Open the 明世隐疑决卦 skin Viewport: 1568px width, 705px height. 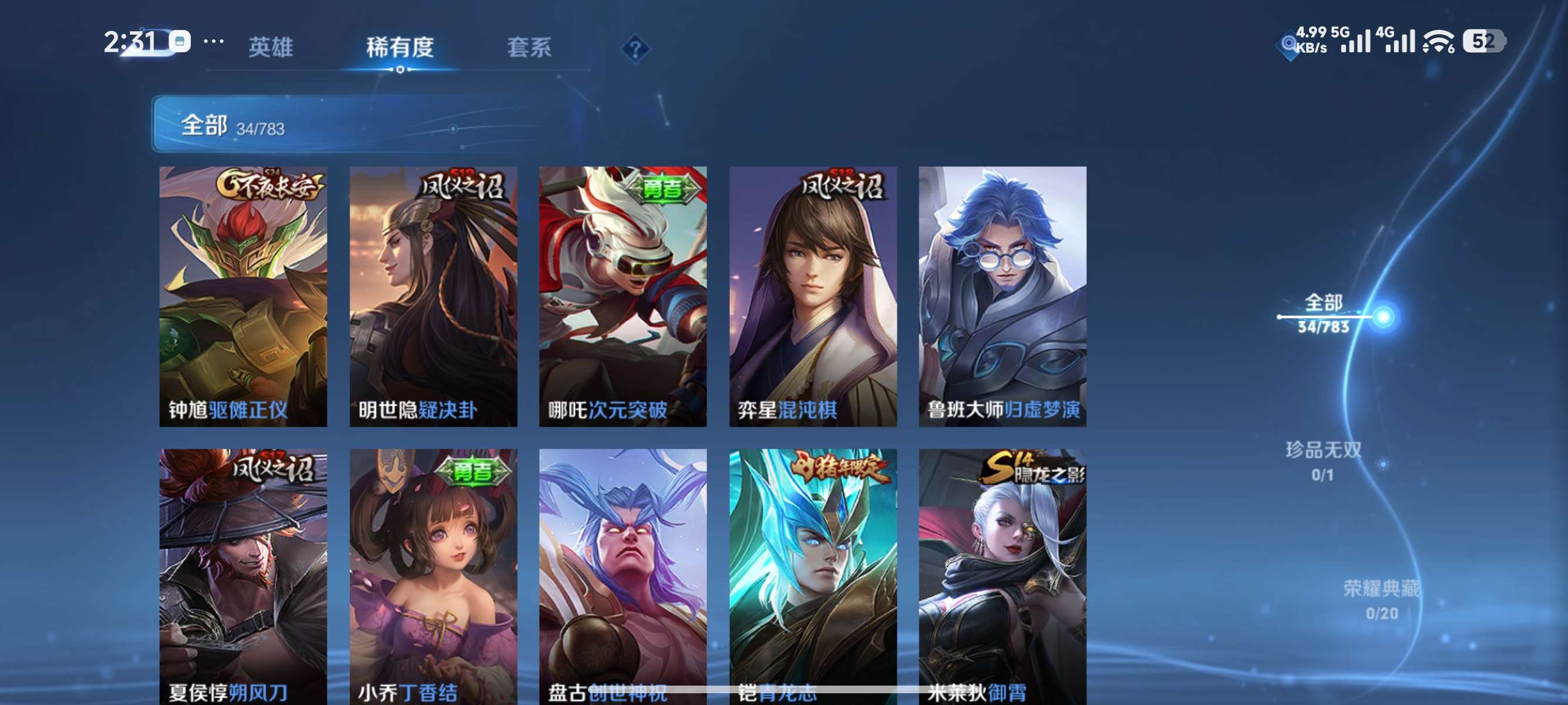[432, 298]
